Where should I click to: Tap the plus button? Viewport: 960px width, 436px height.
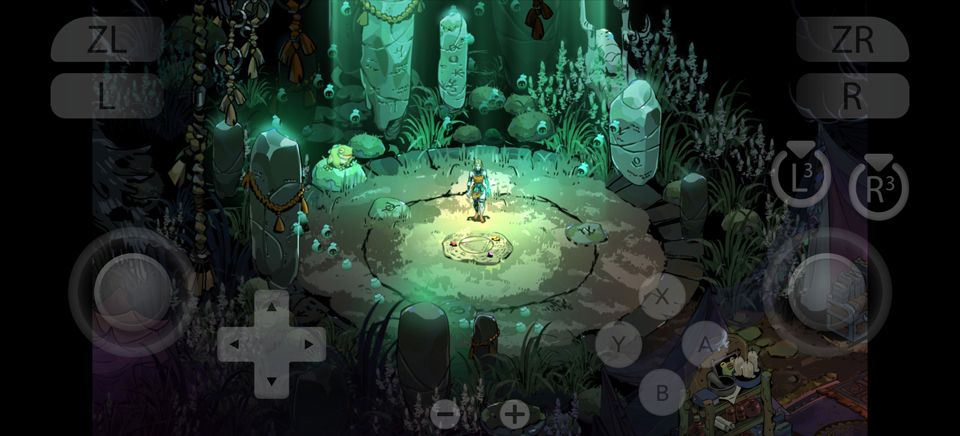click(514, 414)
